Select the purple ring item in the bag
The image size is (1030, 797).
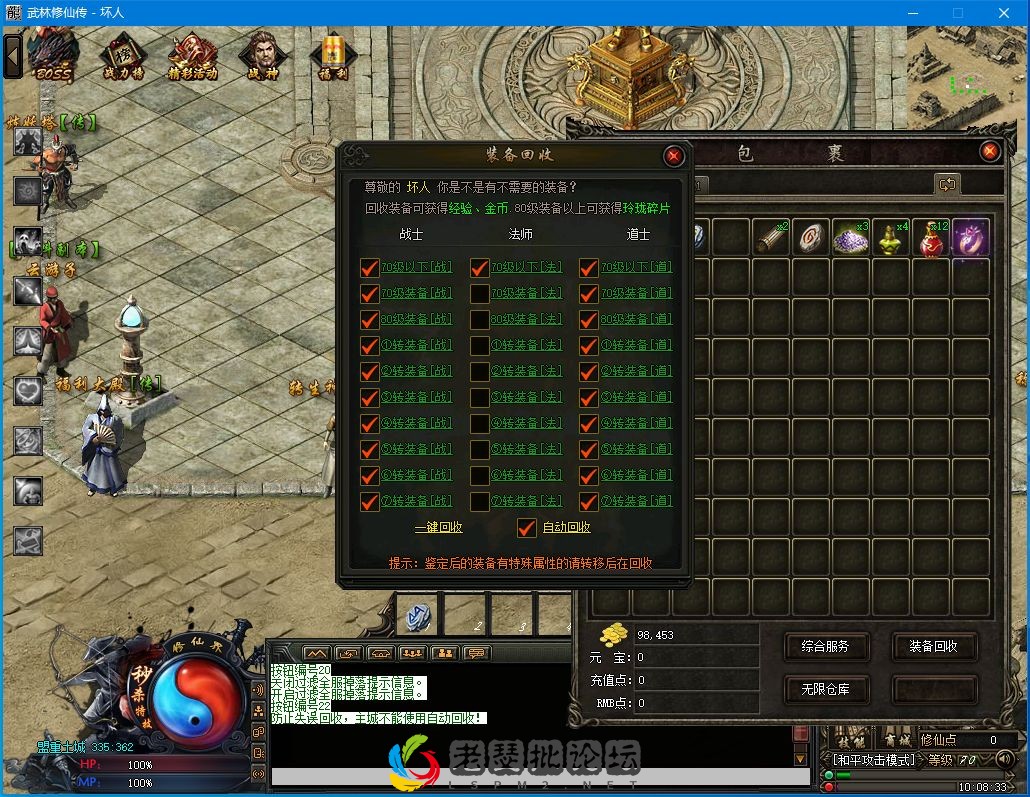[x=970, y=238]
